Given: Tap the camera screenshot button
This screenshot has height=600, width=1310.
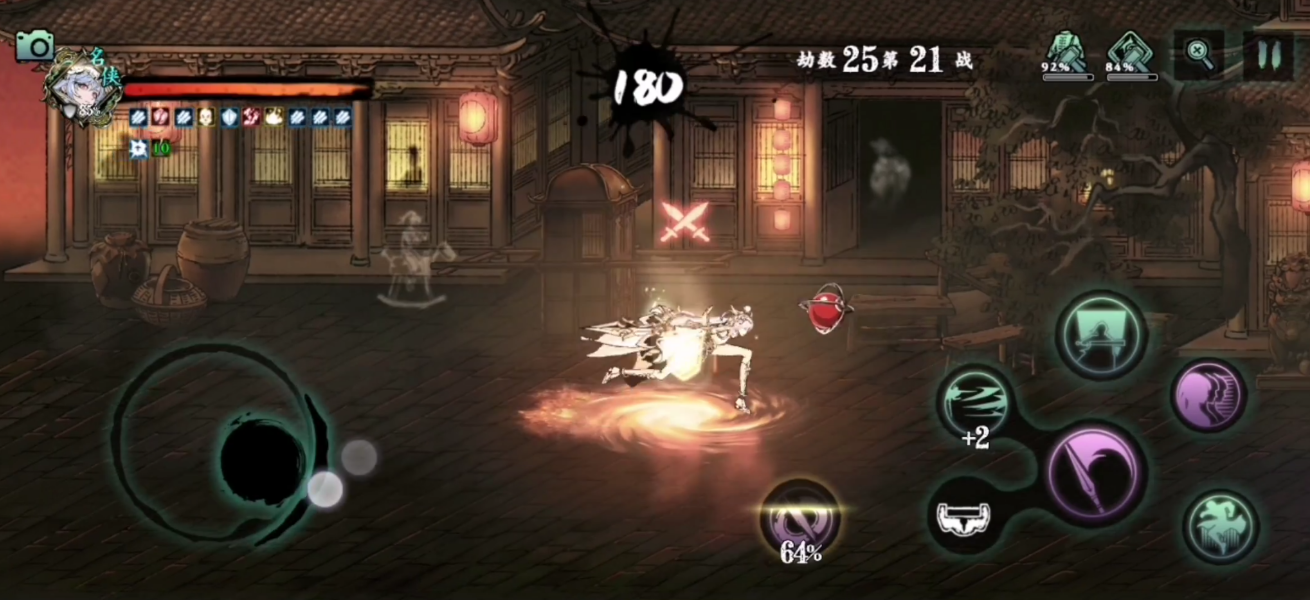Looking at the screenshot, I should 35,46.
